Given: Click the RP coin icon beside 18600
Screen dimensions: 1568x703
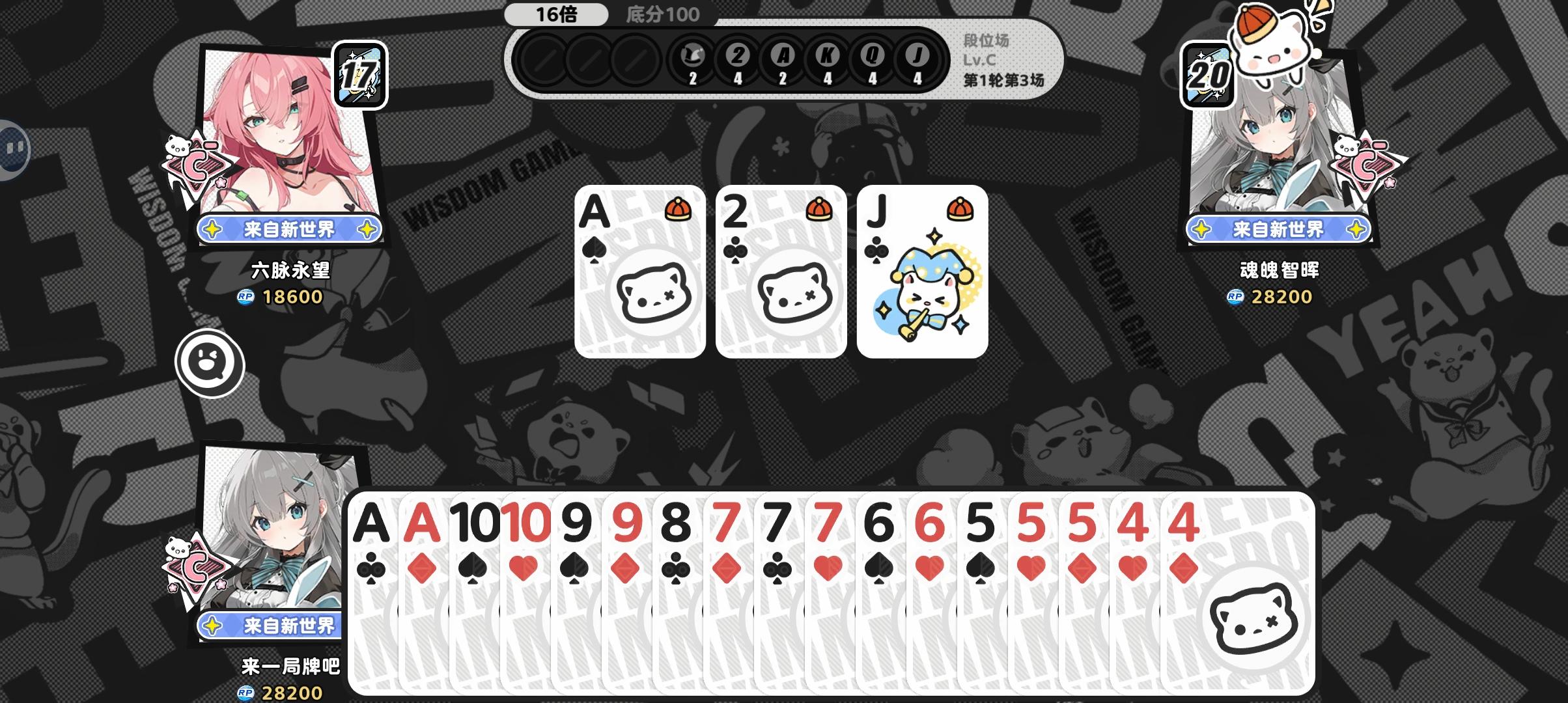Looking at the screenshot, I should click(x=244, y=296).
